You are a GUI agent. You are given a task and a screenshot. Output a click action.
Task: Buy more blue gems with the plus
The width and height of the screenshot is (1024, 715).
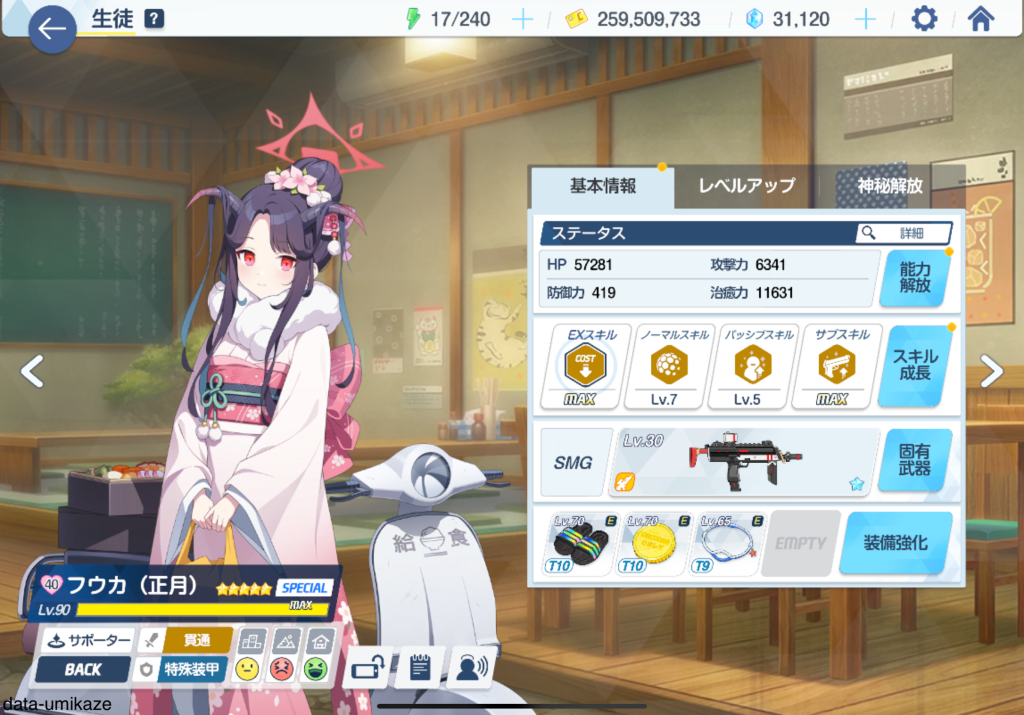(866, 19)
